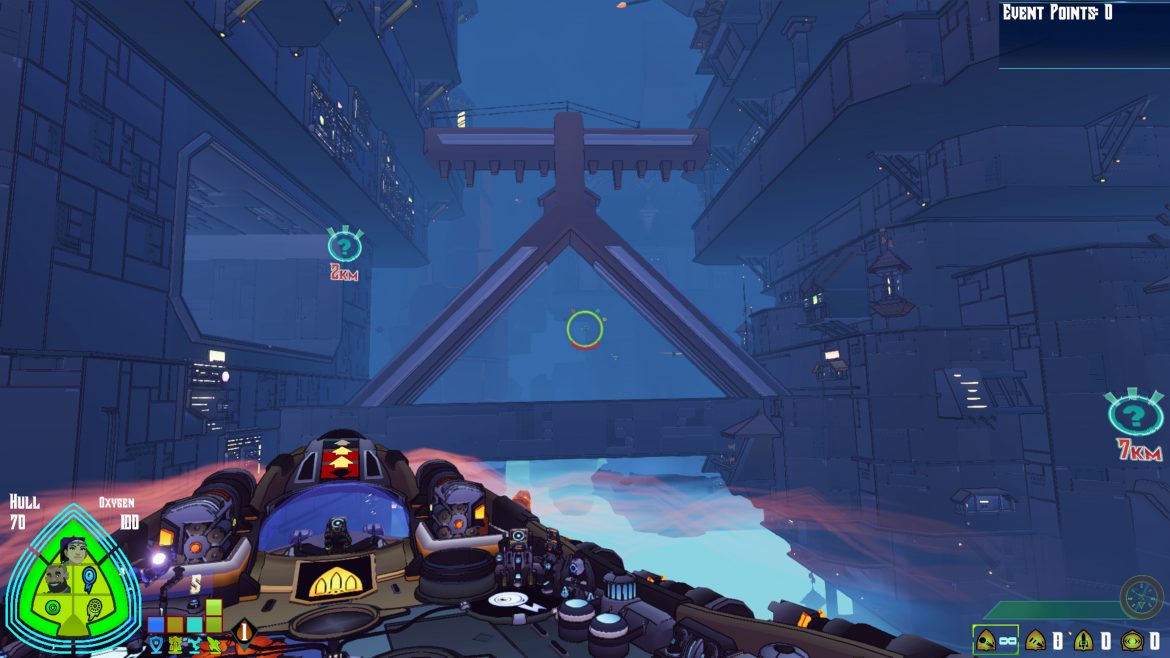Viewport: 1170px width, 658px height.
Task: Click the Event Points panel
Action: pos(1084,34)
